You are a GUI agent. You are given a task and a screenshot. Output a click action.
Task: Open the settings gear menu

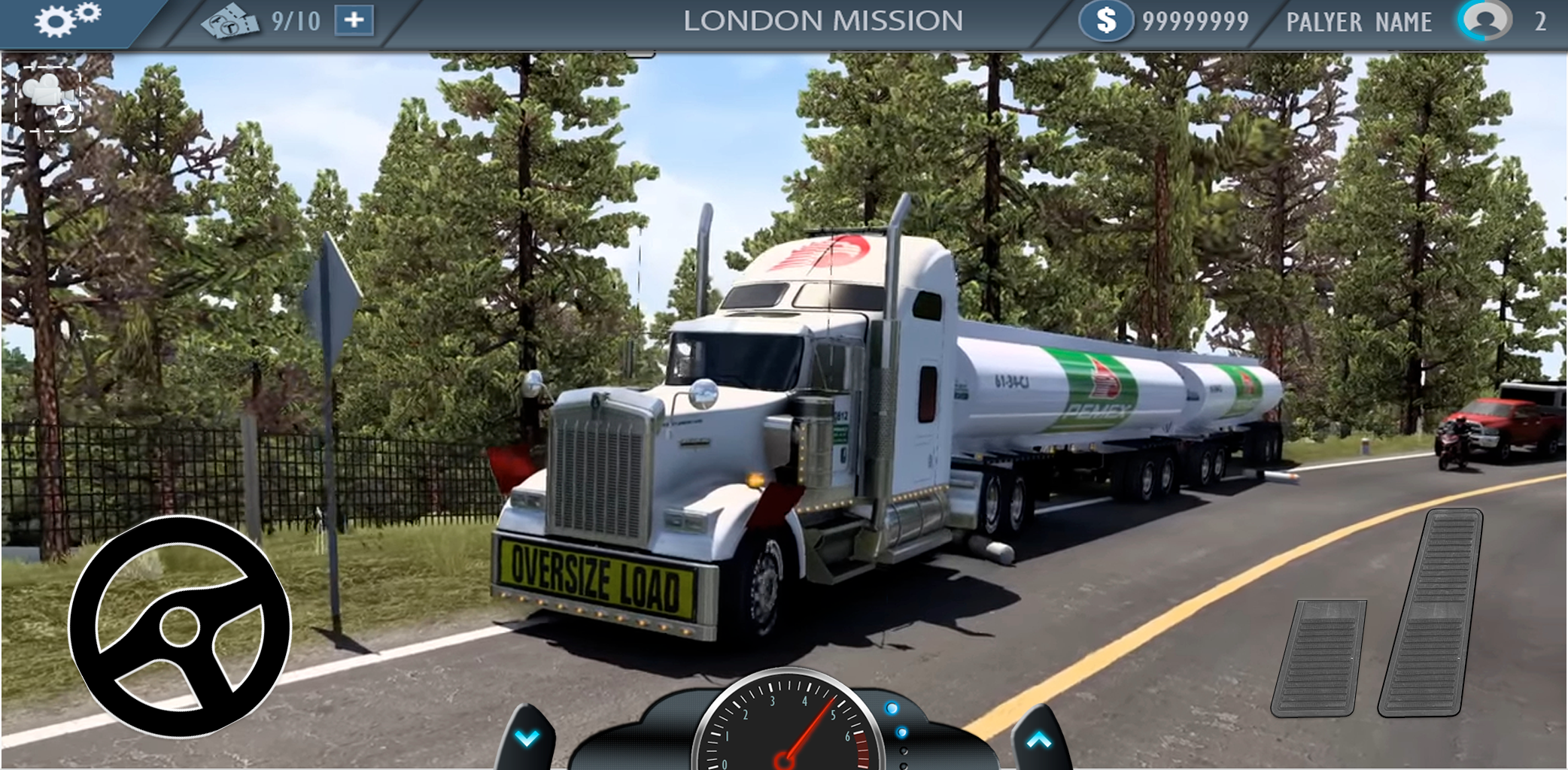[x=64, y=21]
